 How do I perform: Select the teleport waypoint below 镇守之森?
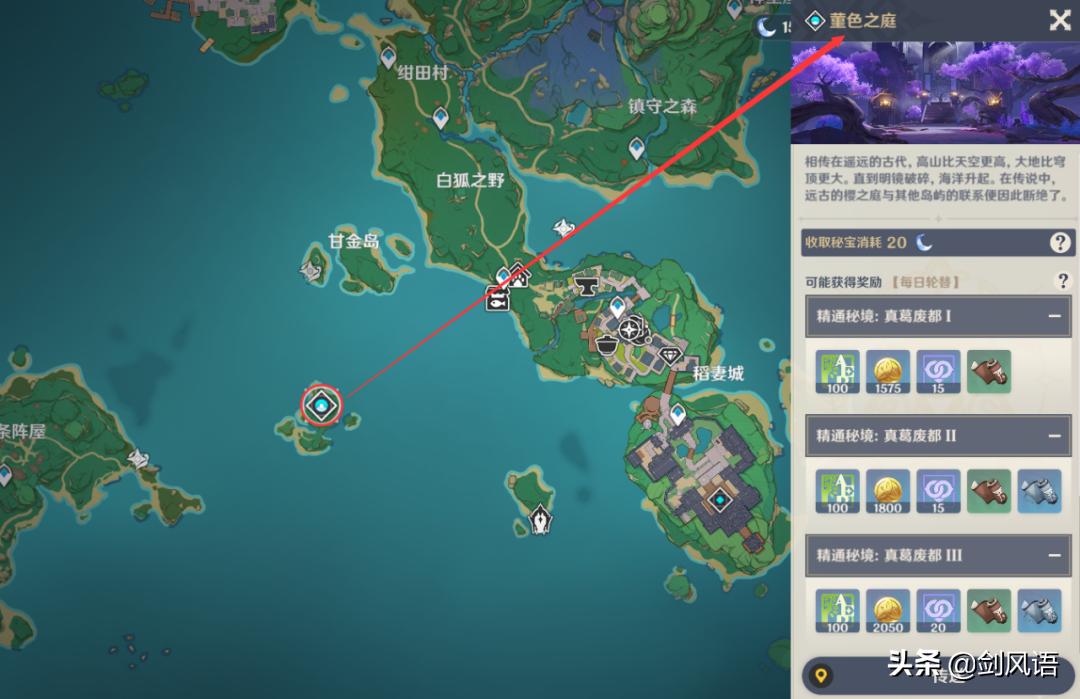pyautogui.click(x=637, y=149)
